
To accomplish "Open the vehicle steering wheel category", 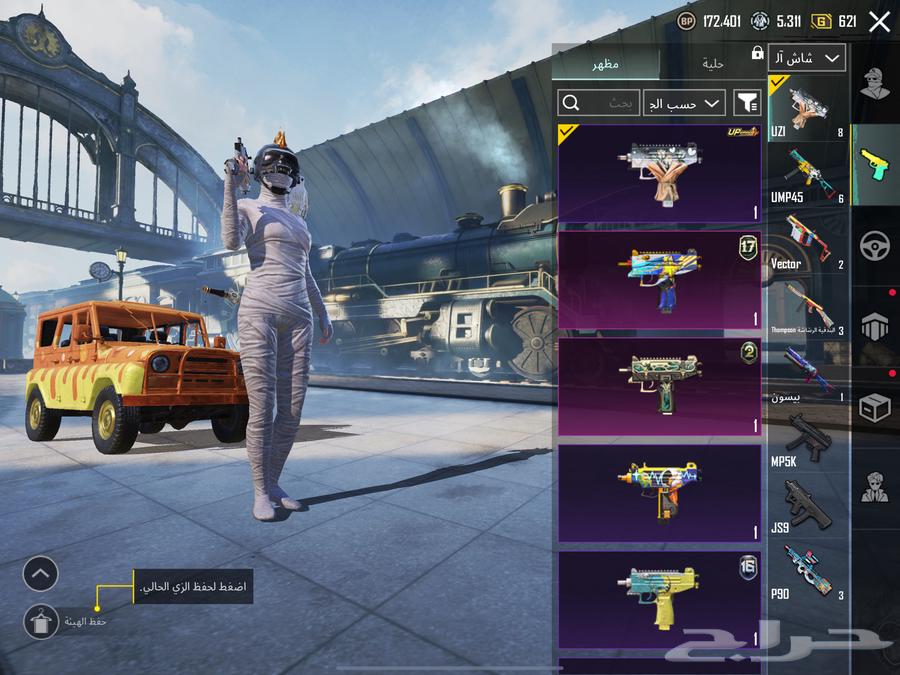I will [875, 245].
